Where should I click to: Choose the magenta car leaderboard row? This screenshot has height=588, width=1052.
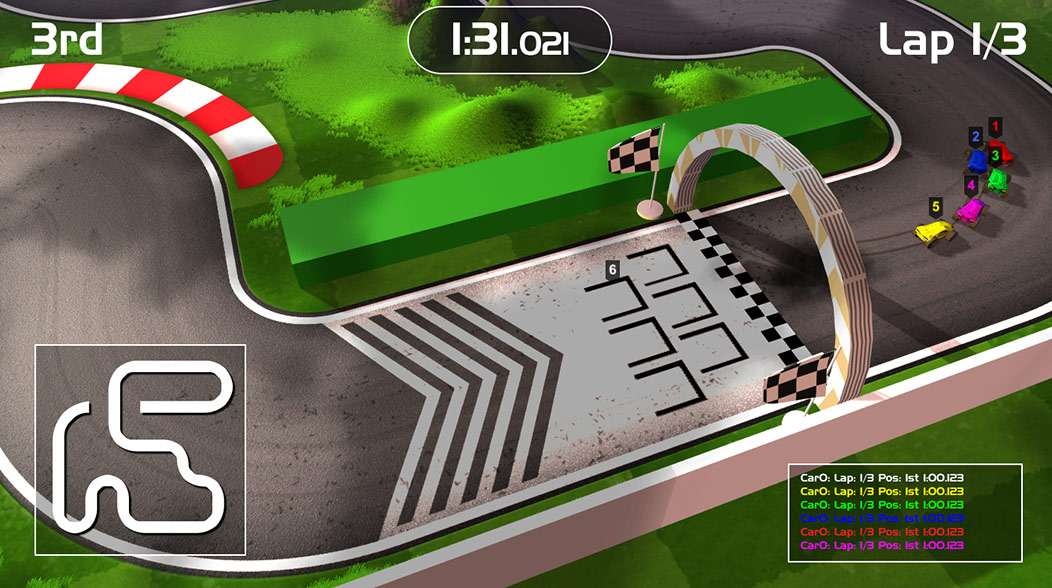(x=881, y=545)
